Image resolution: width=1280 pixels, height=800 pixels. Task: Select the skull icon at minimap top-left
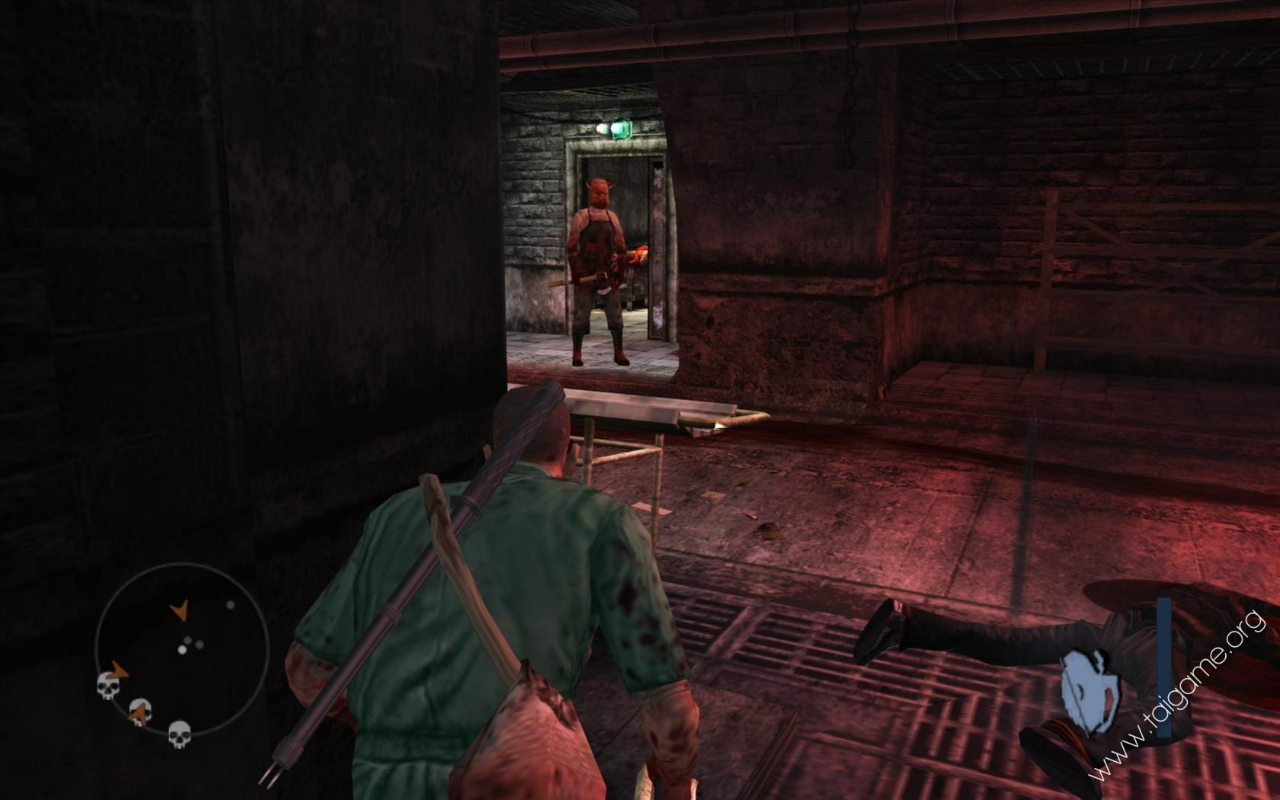pos(108,684)
